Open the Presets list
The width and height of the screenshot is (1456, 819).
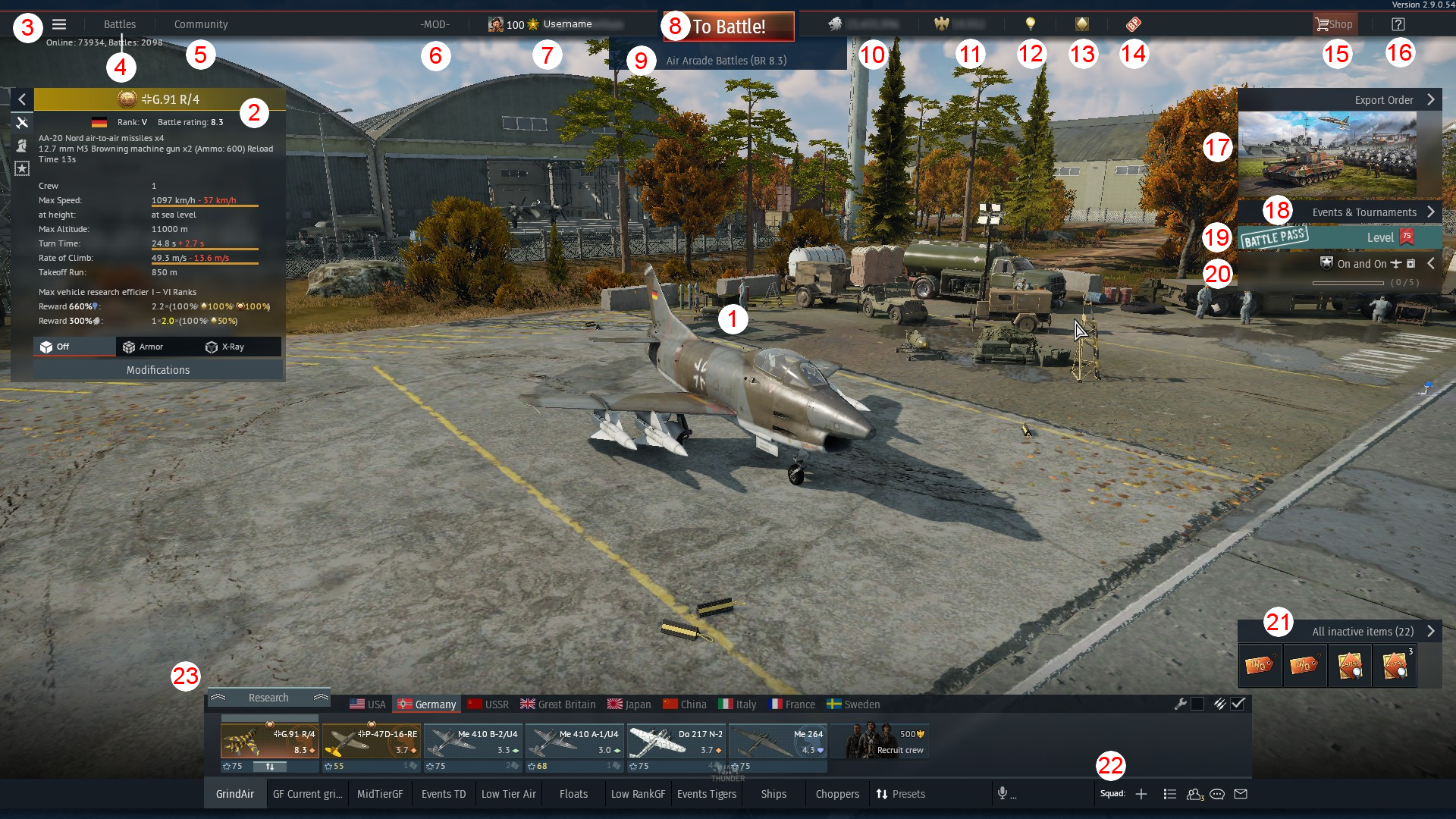pyautogui.click(x=900, y=794)
